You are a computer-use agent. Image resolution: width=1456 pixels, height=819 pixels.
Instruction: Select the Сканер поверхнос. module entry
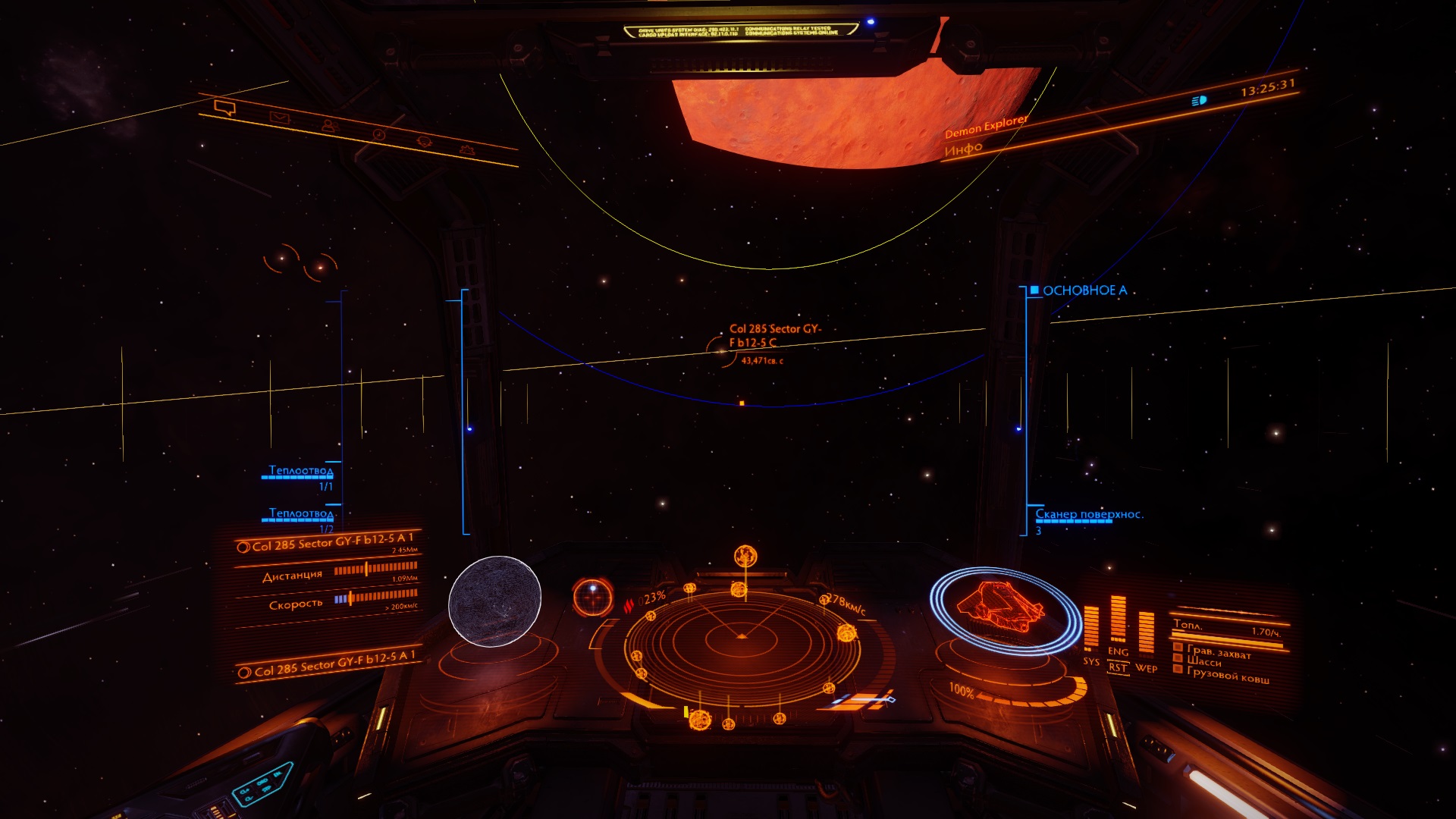click(1089, 515)
